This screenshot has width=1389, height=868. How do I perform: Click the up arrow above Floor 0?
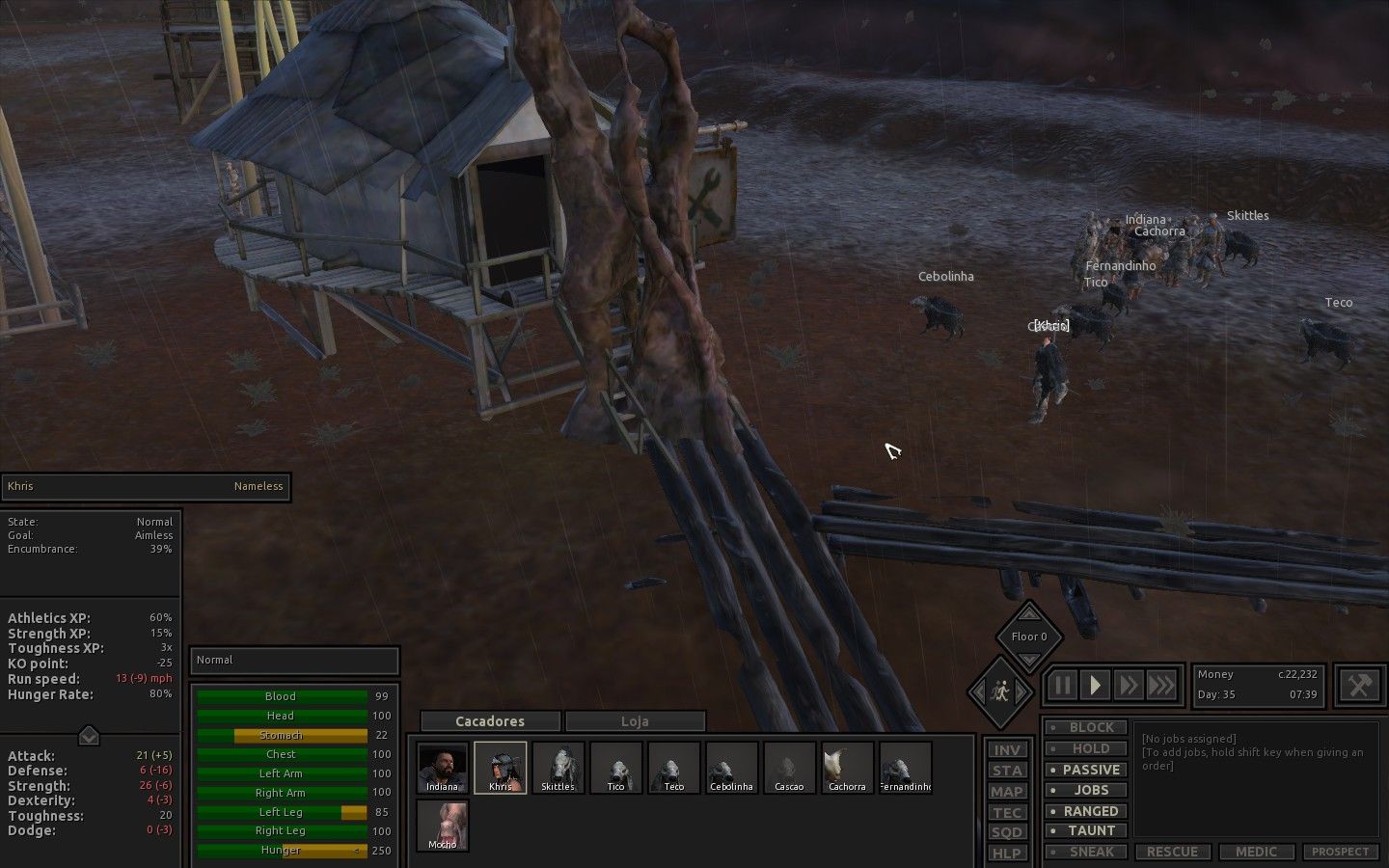[1030, 614]
